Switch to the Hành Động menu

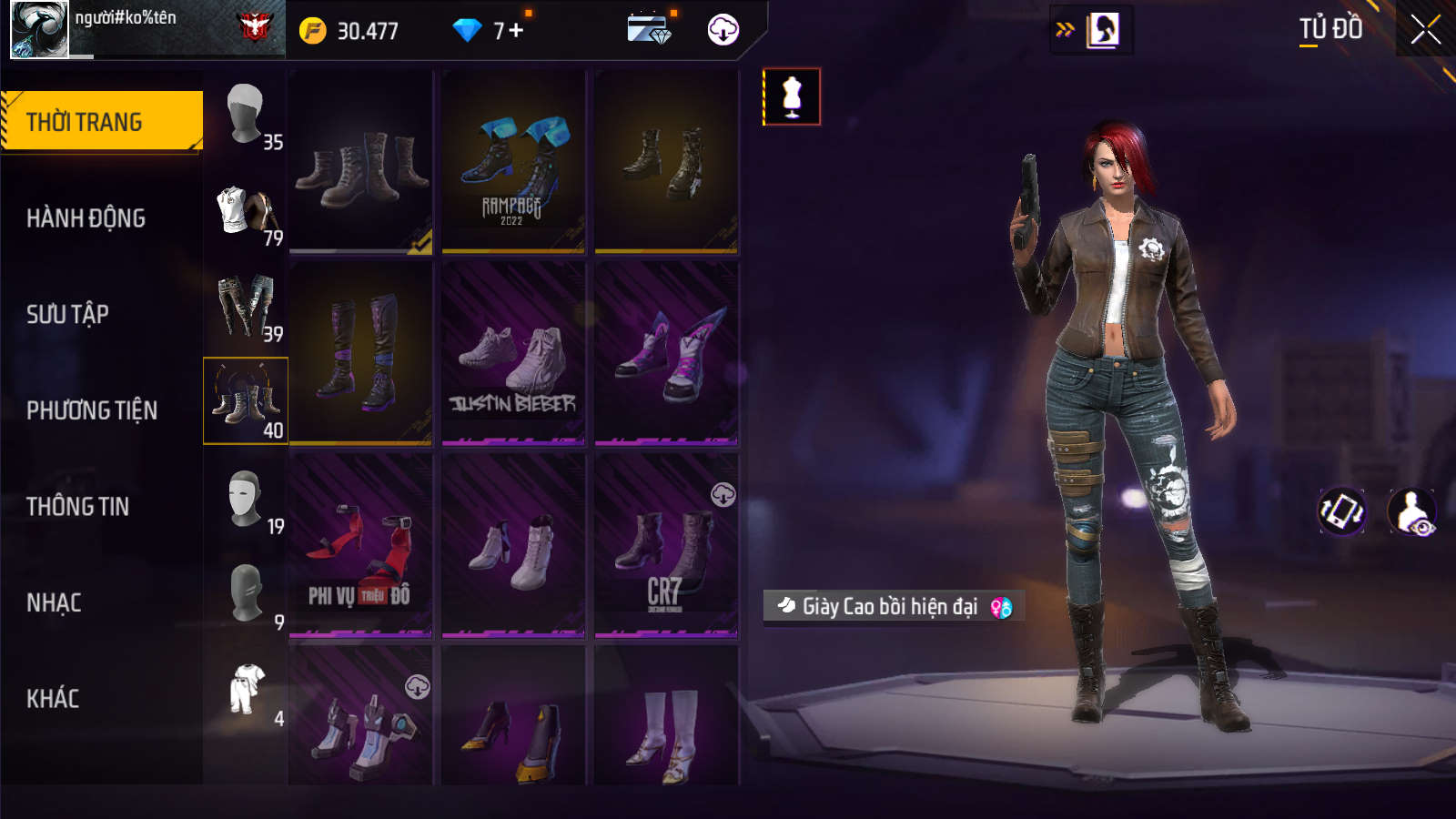[86, 218]
